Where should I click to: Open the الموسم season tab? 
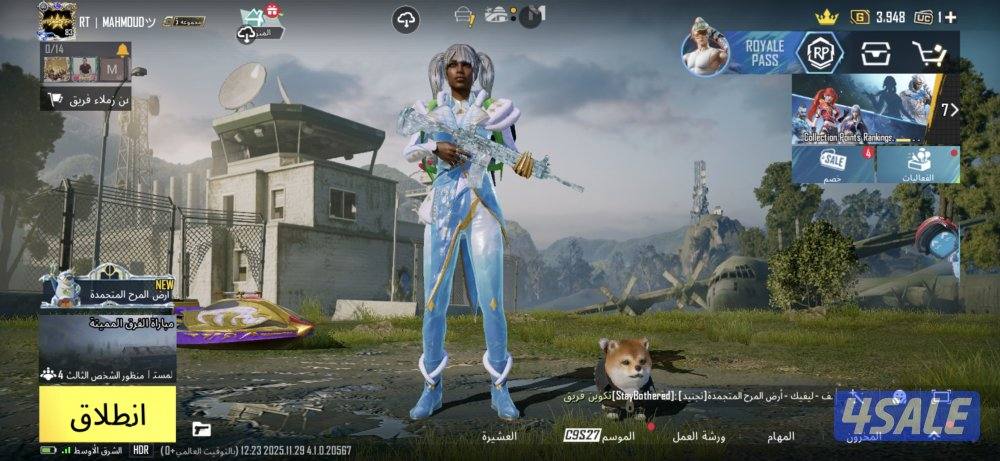point(618,436)
